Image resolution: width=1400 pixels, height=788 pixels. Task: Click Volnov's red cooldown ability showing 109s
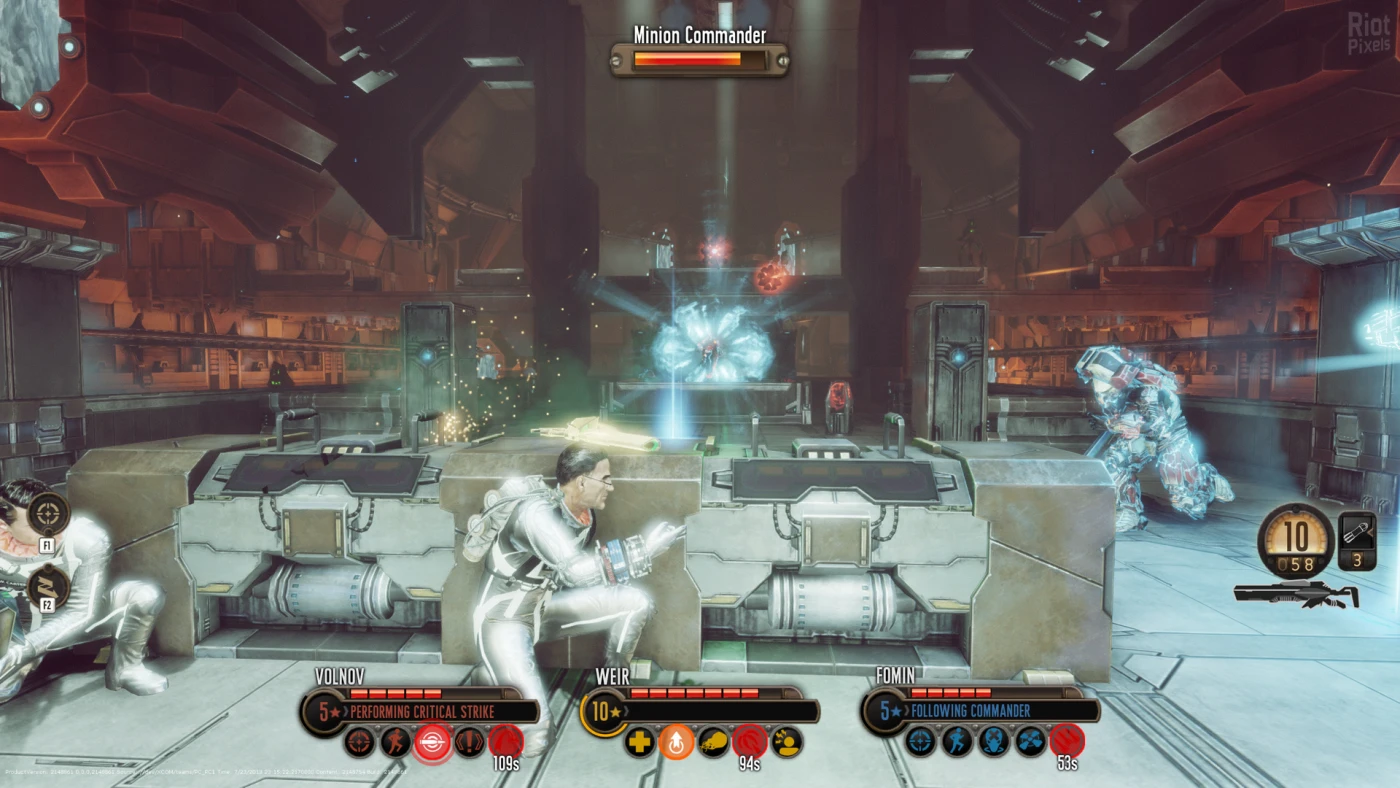pos(506,742)
